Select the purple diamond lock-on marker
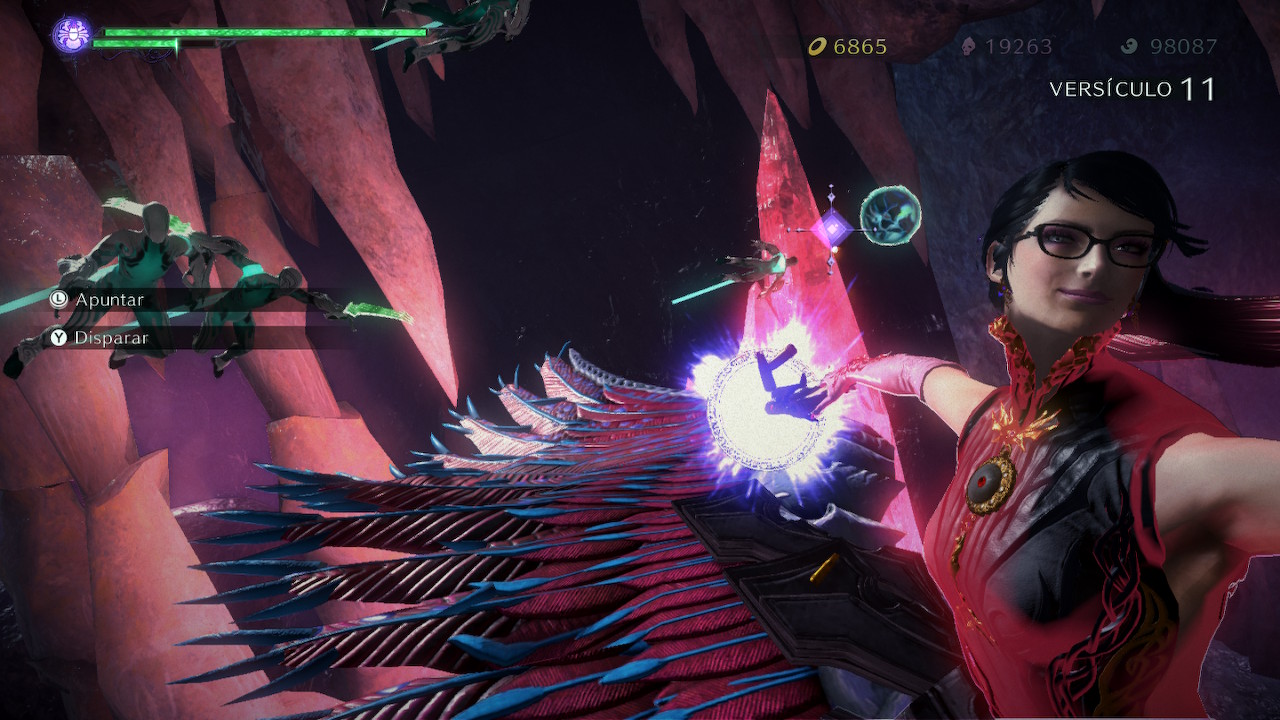Image resolution: width=1280 pixels, height=720 pixels. click(x=831, y=229)
